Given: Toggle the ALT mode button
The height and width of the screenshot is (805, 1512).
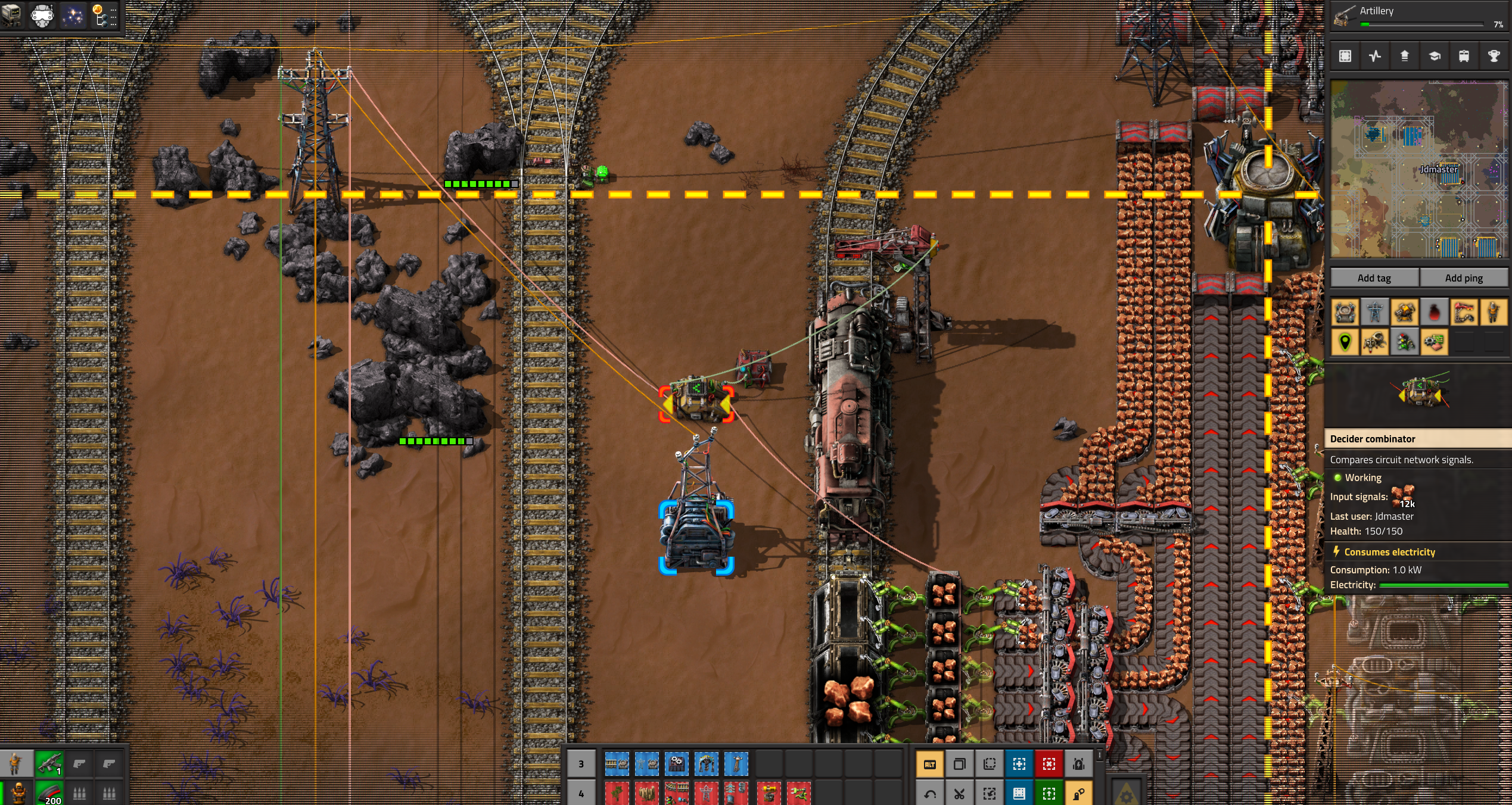Looking at the screenshot, I should point(929,765).
